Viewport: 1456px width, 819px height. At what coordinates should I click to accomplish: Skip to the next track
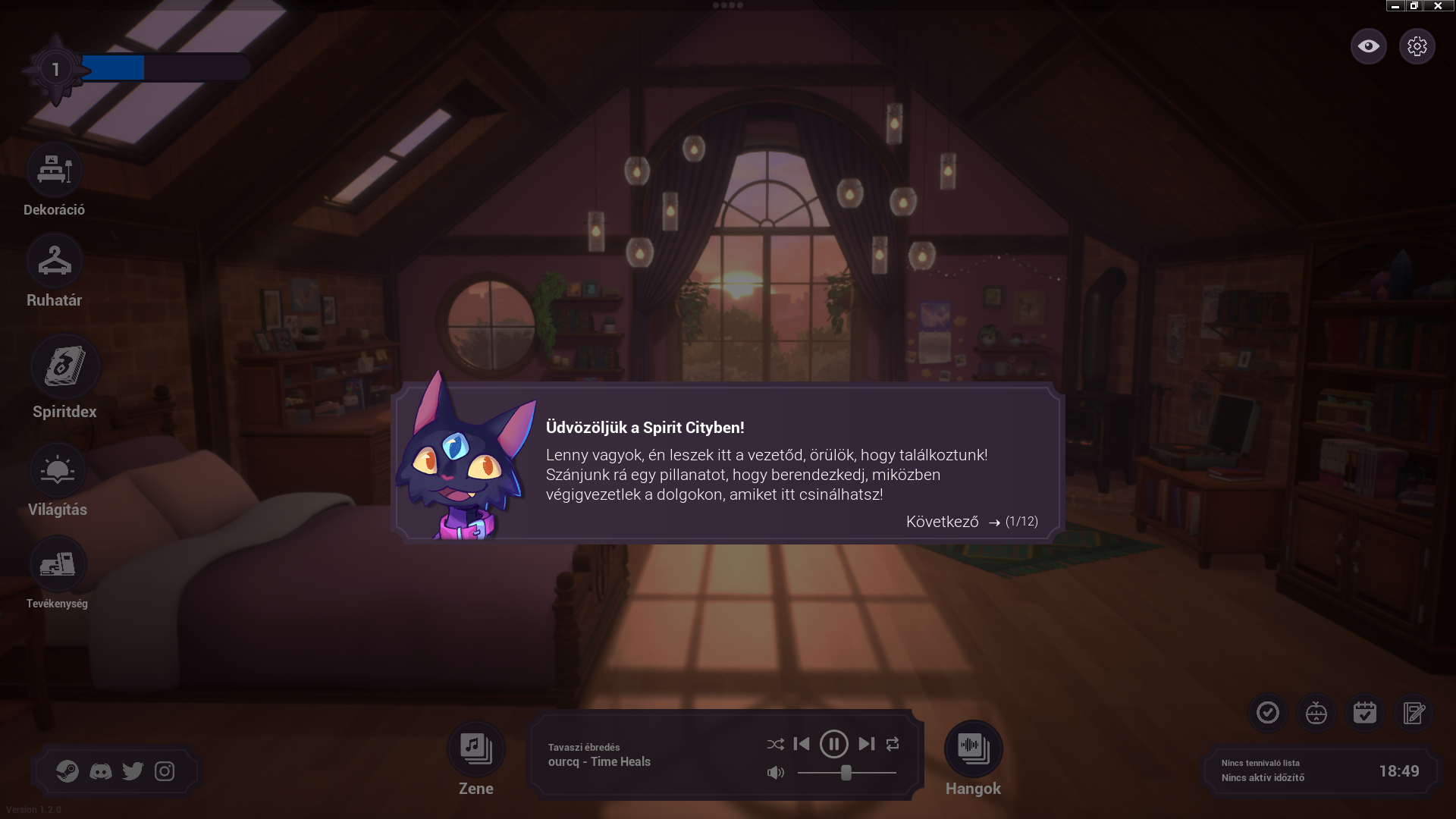[x=866, y=744]
